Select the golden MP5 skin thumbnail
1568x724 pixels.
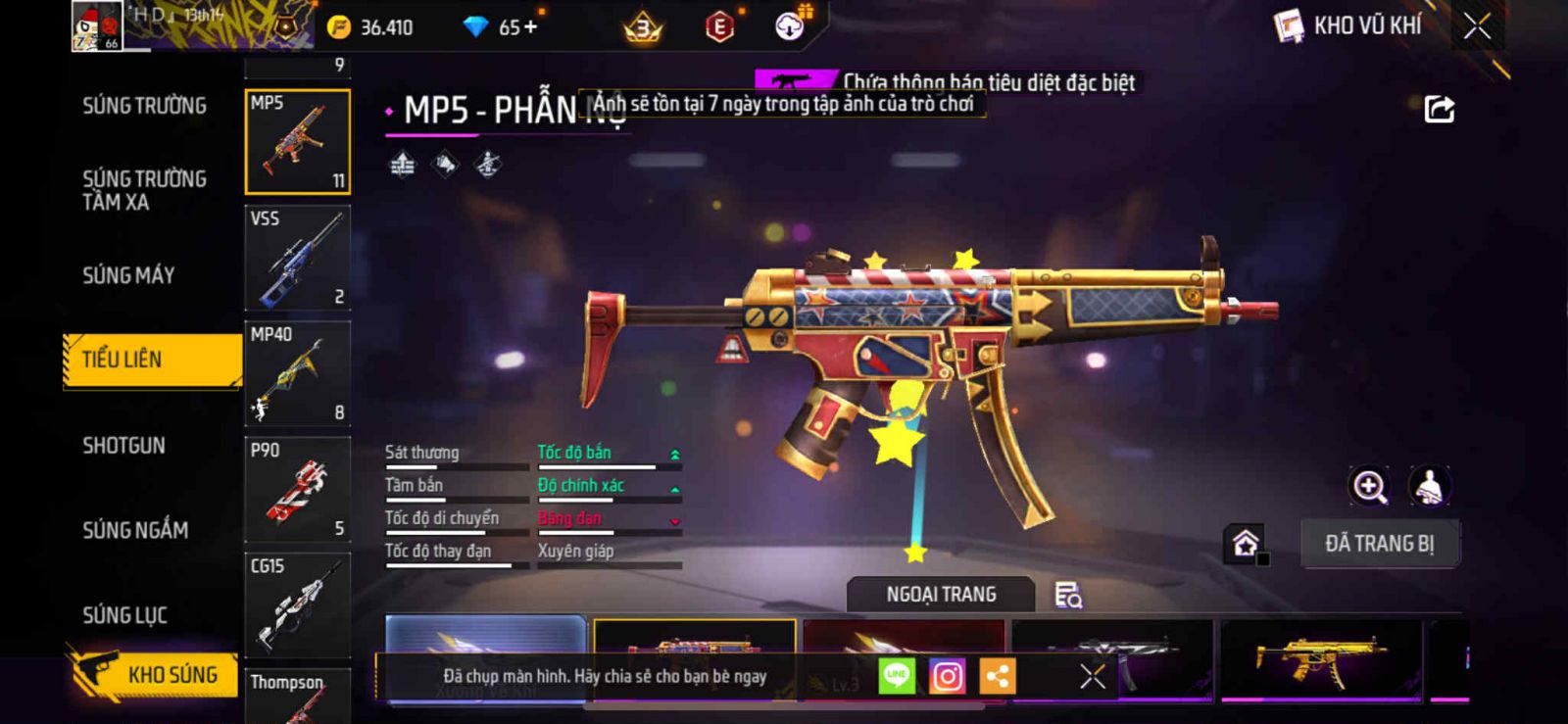[1320, 657]
